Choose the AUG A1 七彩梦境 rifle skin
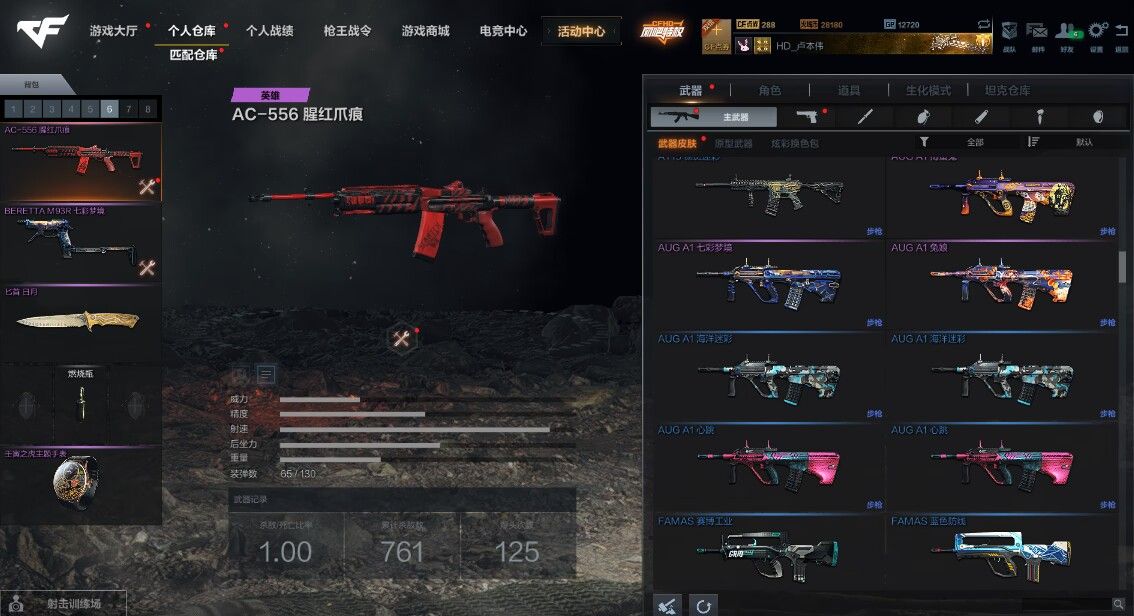The image size is (1134, 616). pos(769,285)
